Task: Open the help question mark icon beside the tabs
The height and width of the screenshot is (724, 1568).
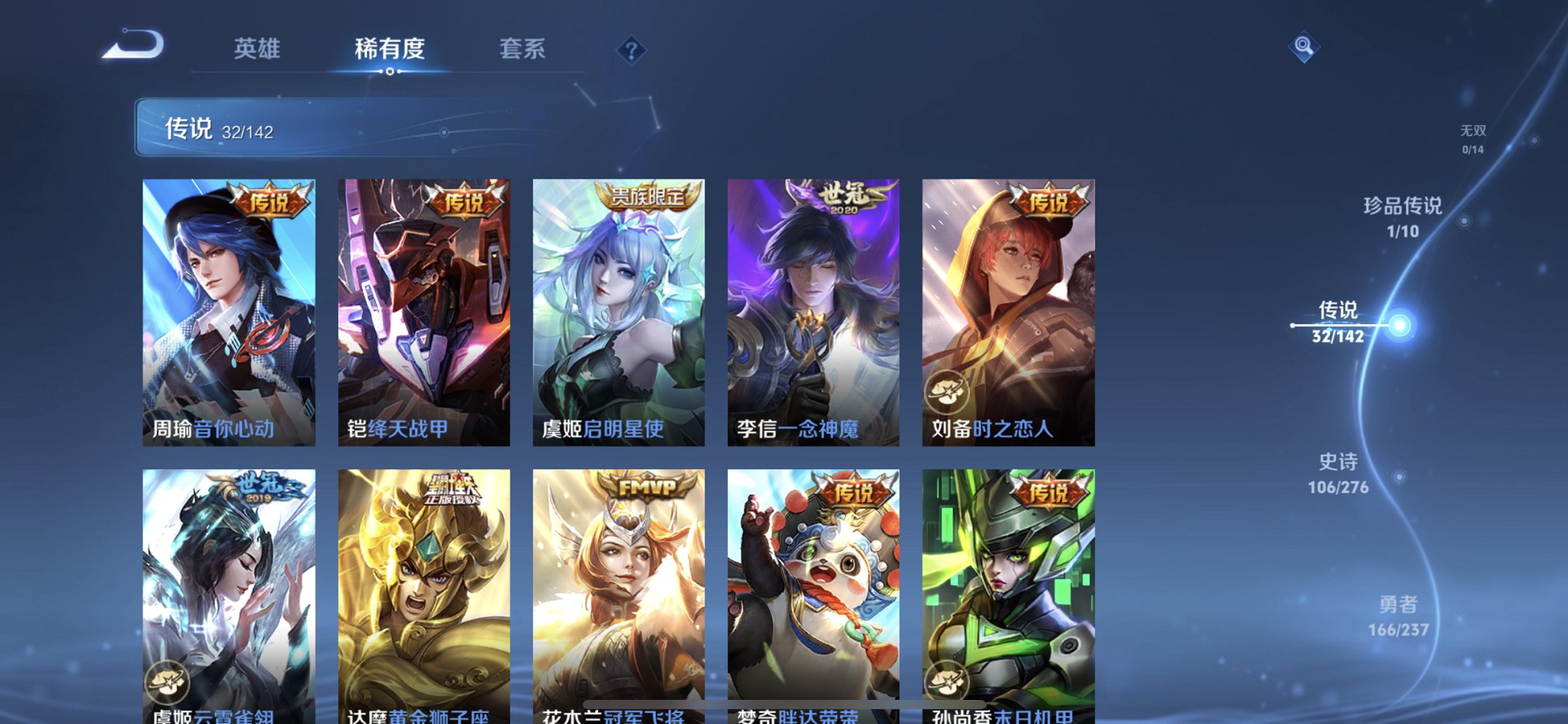Action: 632,50
